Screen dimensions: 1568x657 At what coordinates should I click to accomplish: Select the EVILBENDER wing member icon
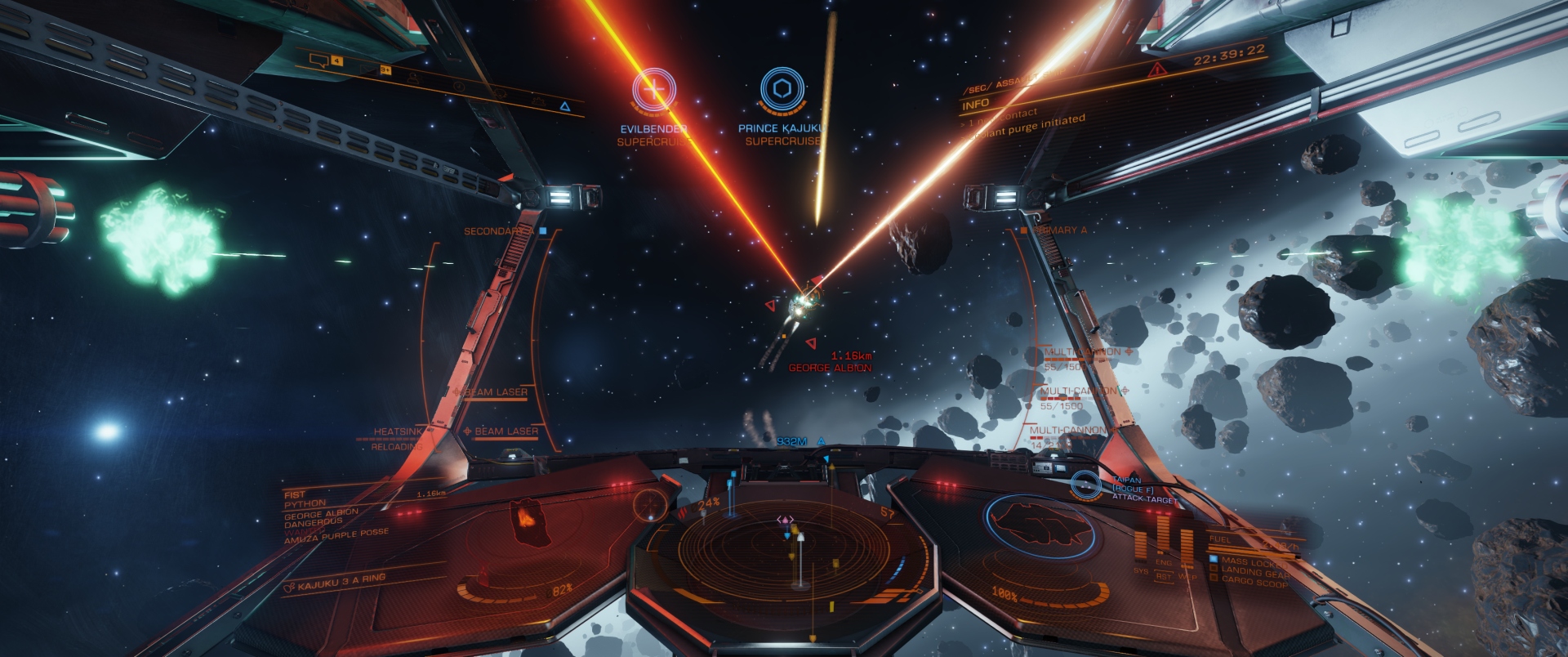point(653,89)
